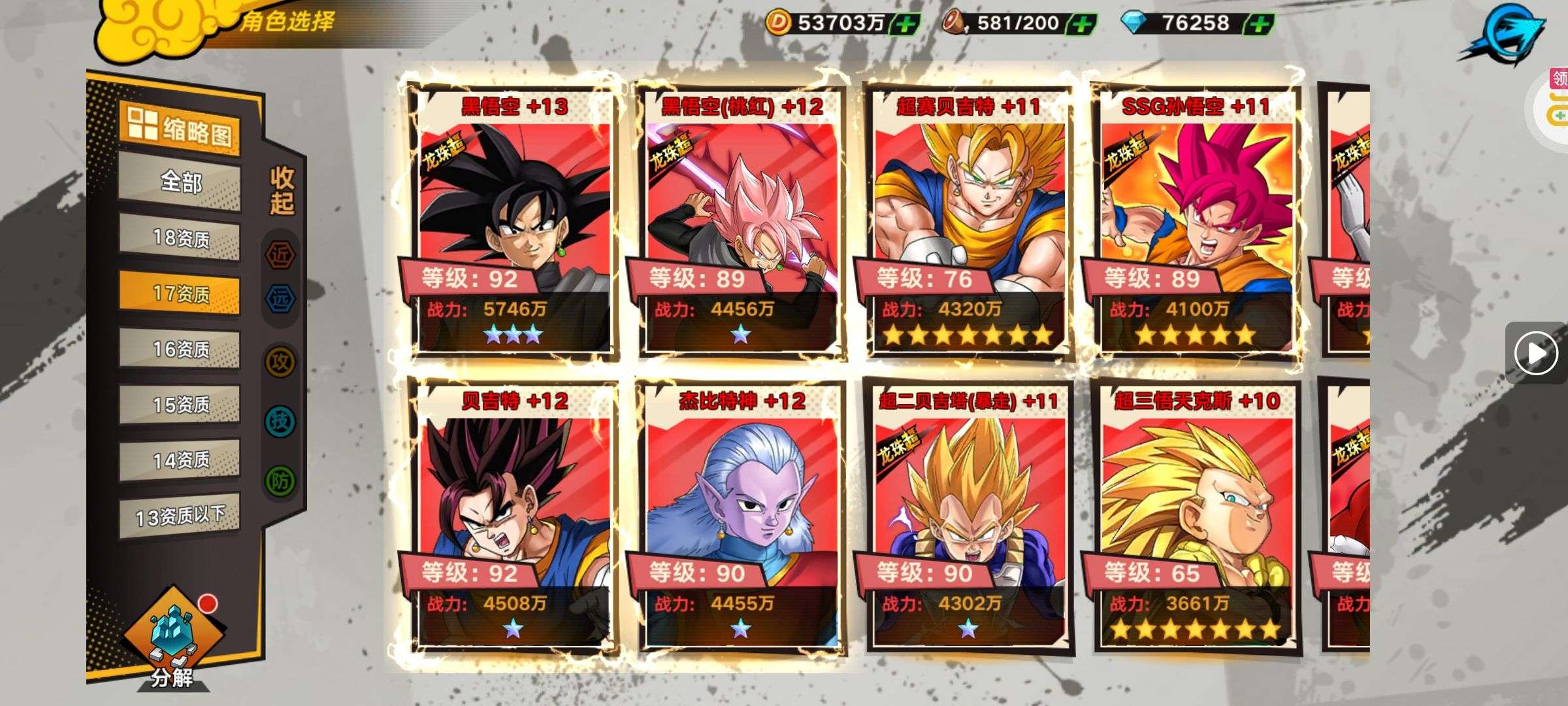Filter by 远 ranged type icon
The image size is (1568, 706).
pyautogui.click(x=280, y=299)
